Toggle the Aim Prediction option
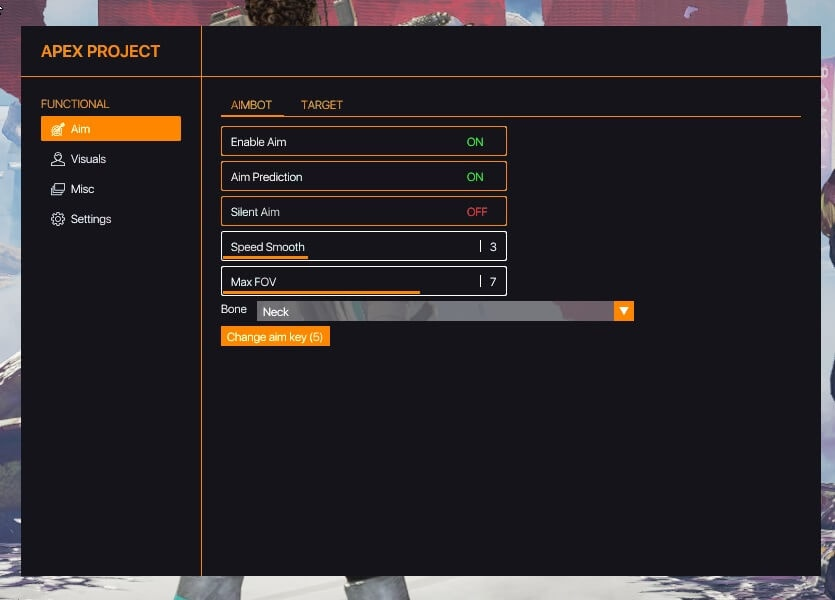The width and height of the screenshot is (835, 600). coord(363,177)
